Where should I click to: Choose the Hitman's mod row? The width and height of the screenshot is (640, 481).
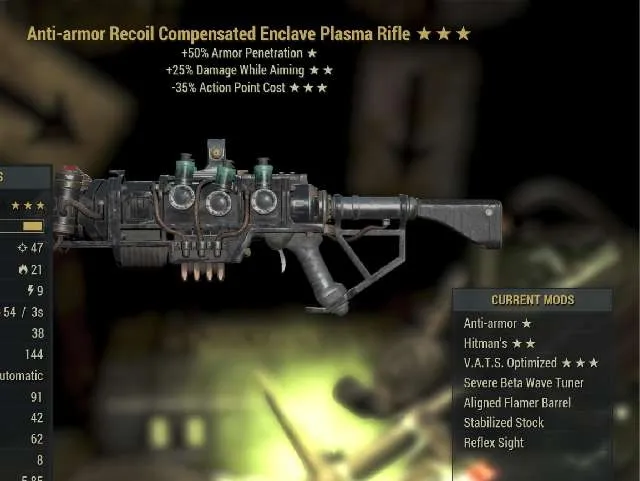coord(499,343)
